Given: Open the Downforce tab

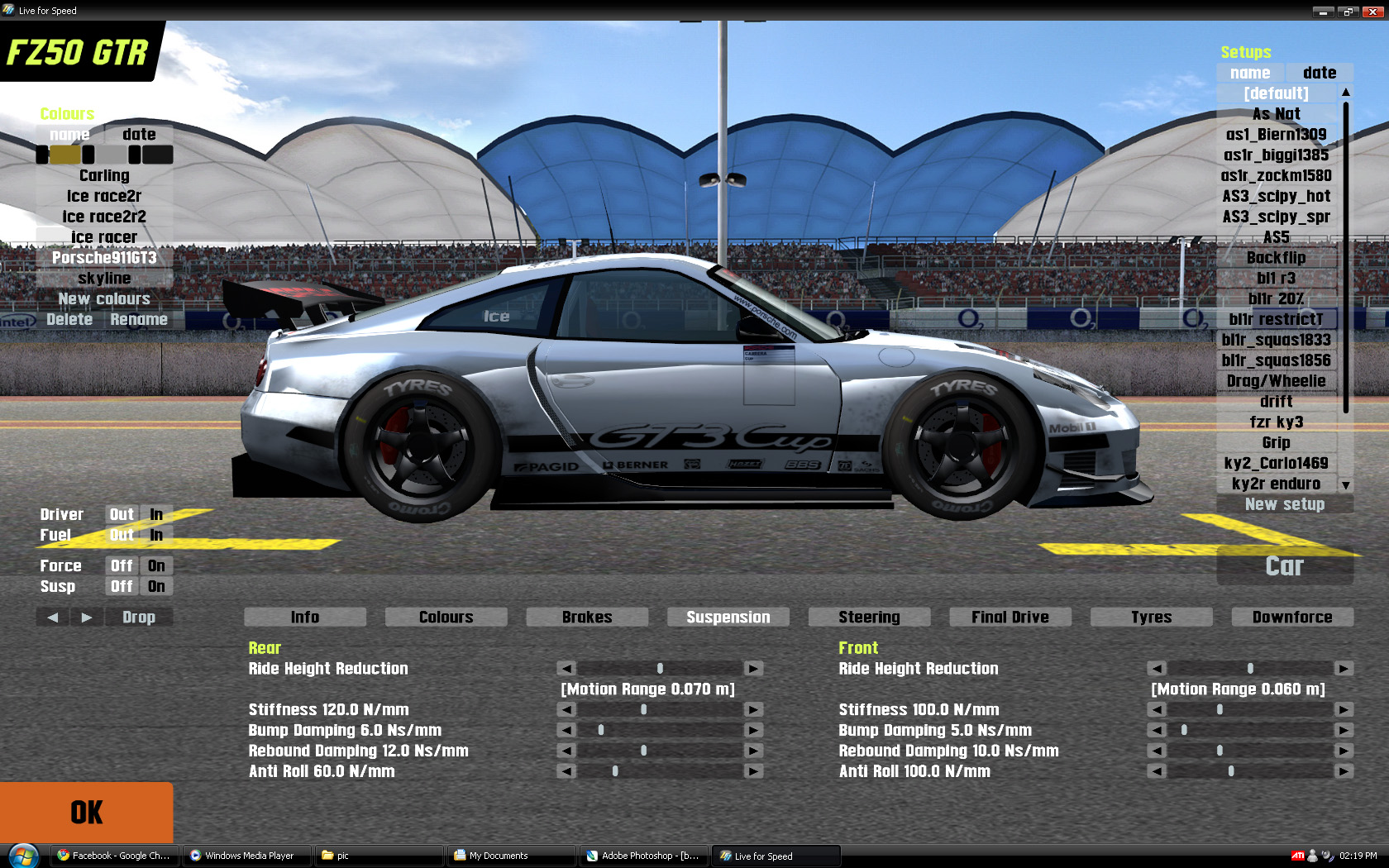Looking at the screenshot, I should (1291, 617).
